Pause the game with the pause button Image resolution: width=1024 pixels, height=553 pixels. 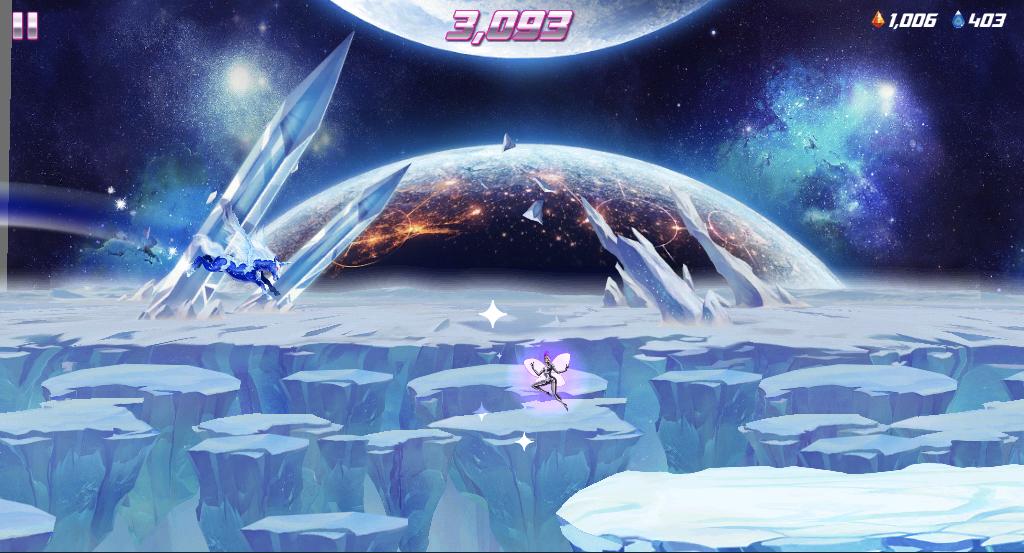(25, 25)
